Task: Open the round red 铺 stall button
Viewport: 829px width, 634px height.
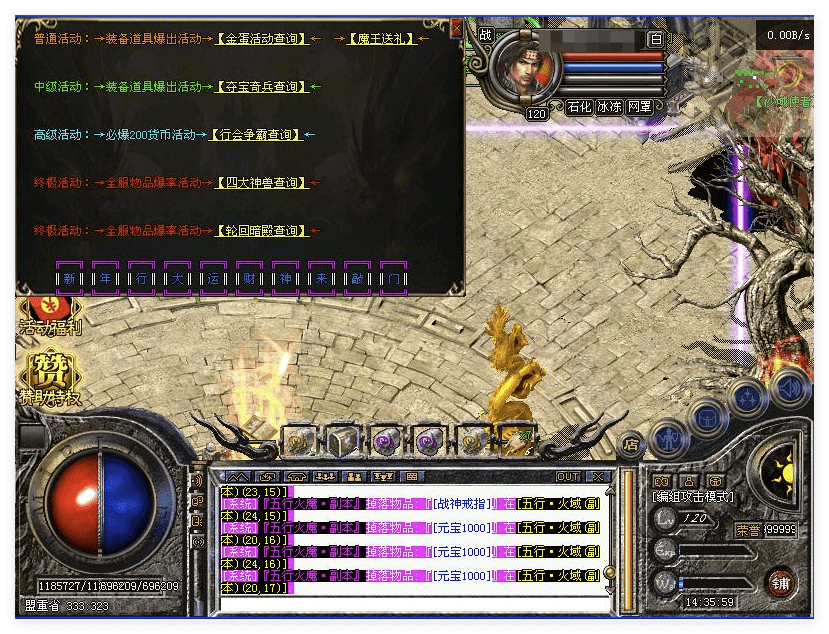Action: tap(779, 582)
